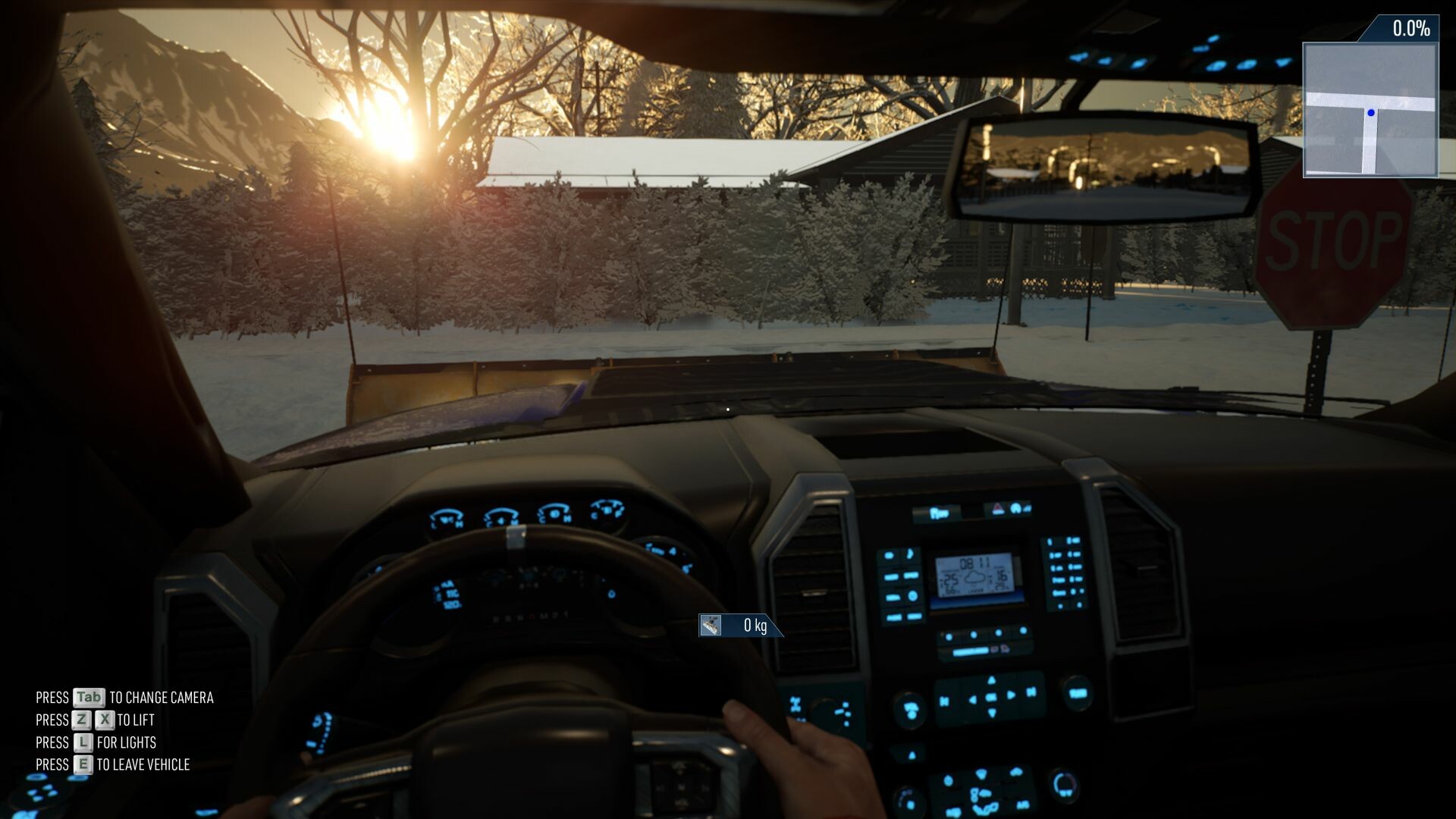Select the skip-forward track button on the radio
The image size is (1456, 819).
pos(1031,692)
